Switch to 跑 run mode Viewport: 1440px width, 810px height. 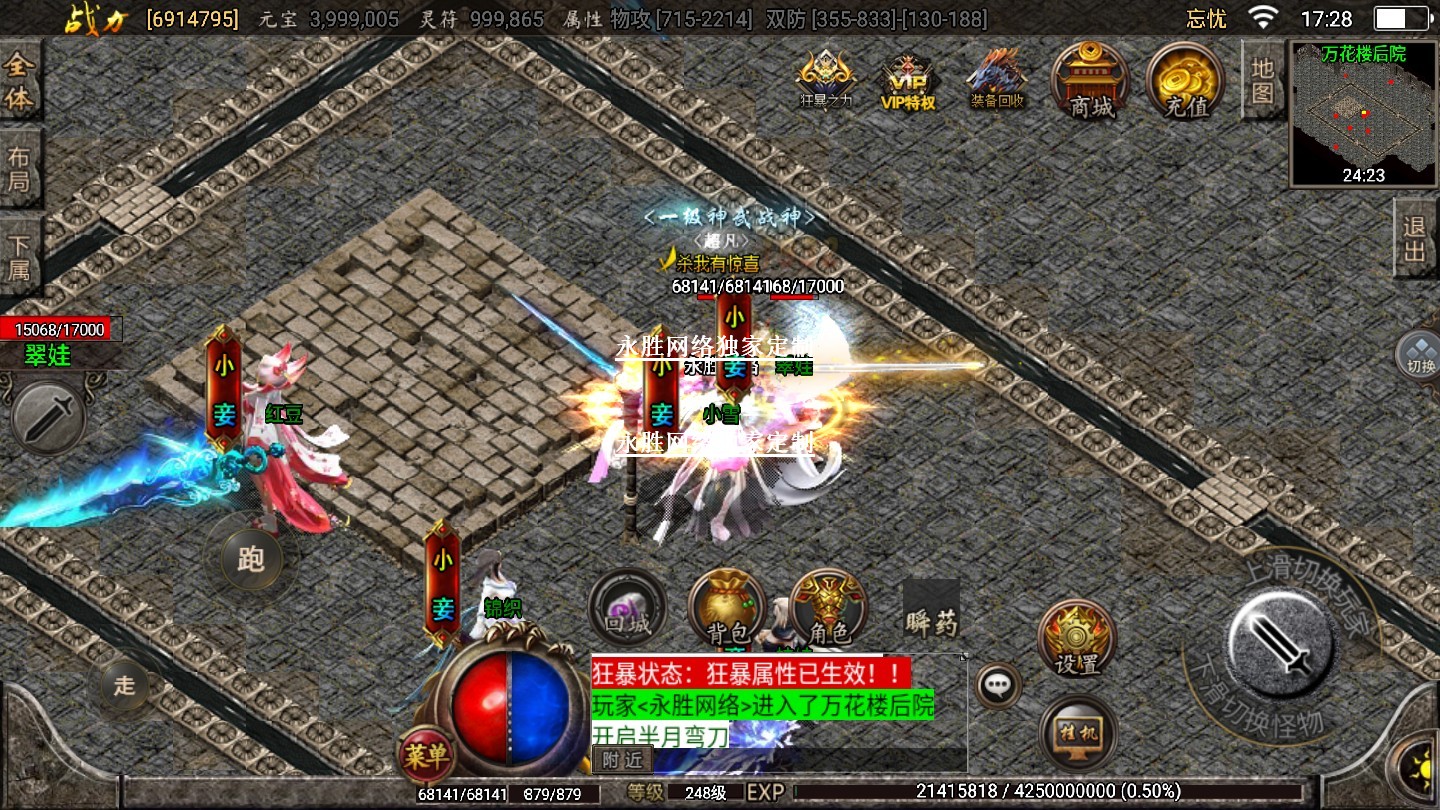coord(251,559)
